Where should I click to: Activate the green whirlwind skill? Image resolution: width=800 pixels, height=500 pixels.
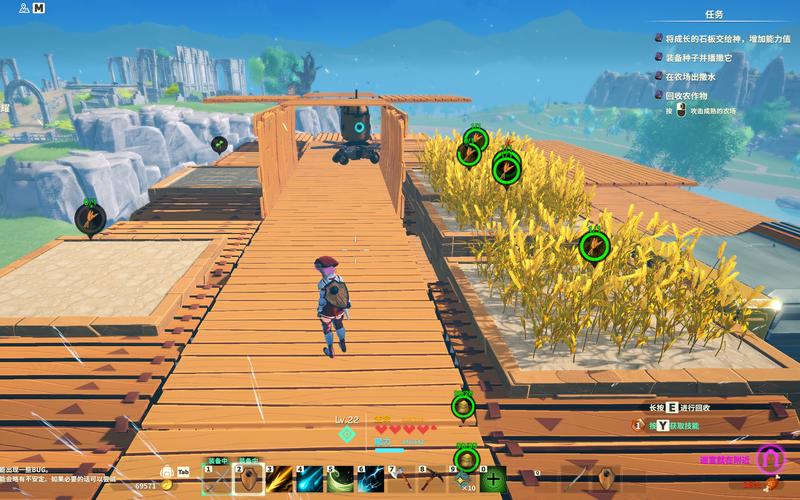341,482
